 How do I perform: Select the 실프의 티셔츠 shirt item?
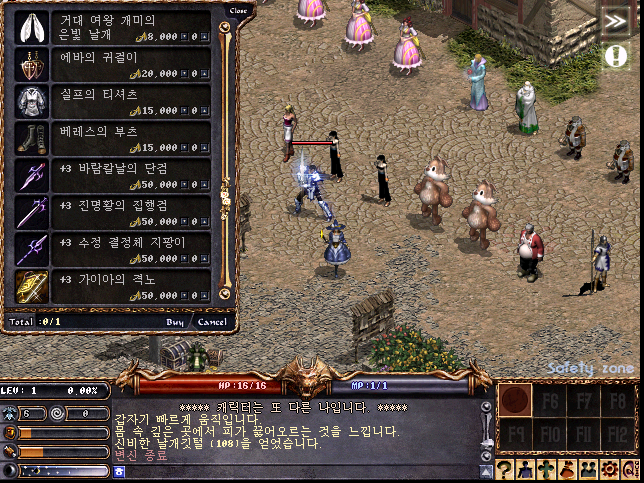click(x=112, y=101)
